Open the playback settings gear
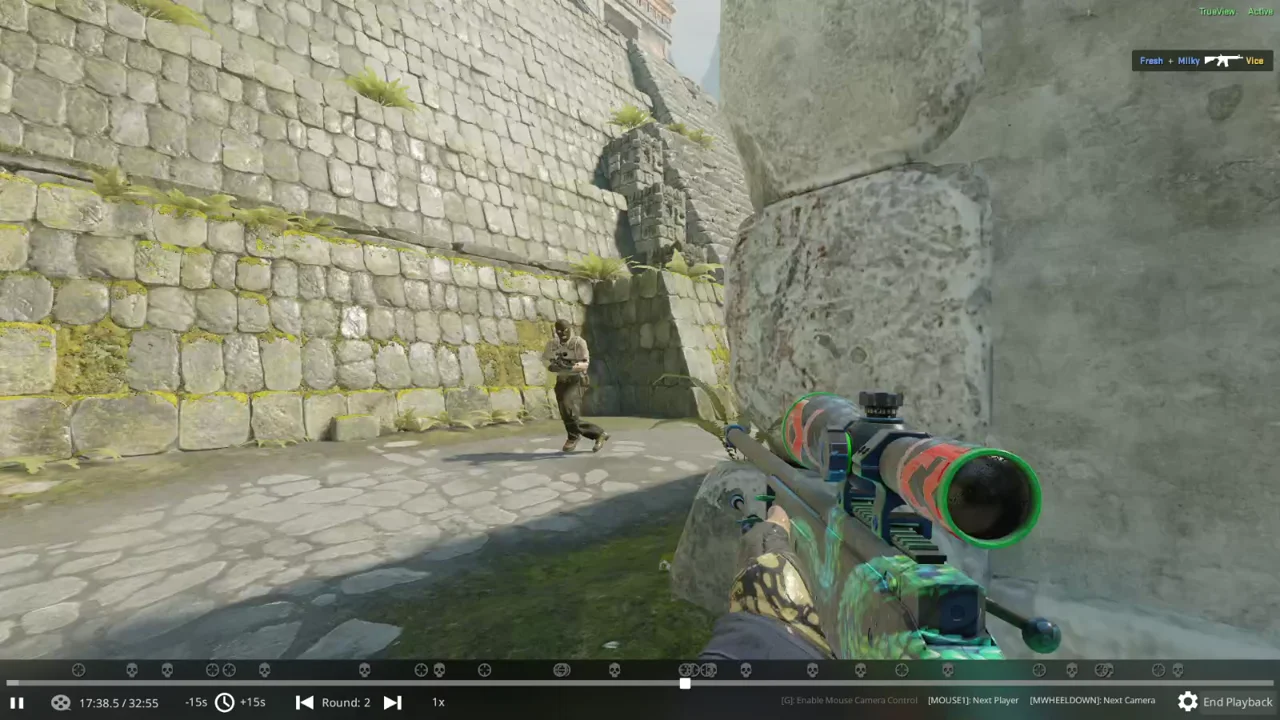The image size is (1280, 720). click(1187, 702)
